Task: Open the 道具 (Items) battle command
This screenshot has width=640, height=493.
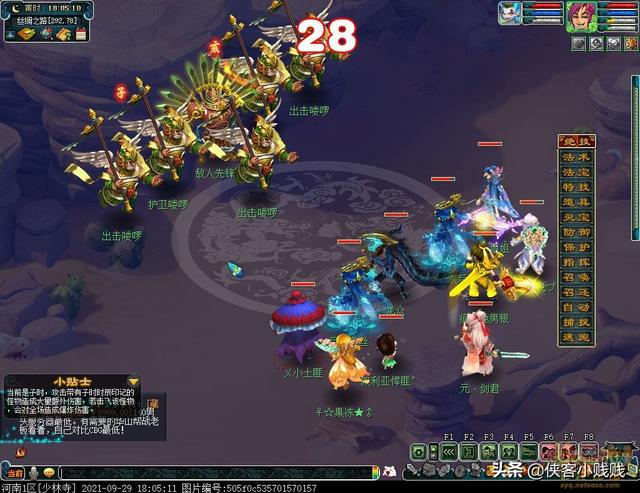Action: click(577, 203)
